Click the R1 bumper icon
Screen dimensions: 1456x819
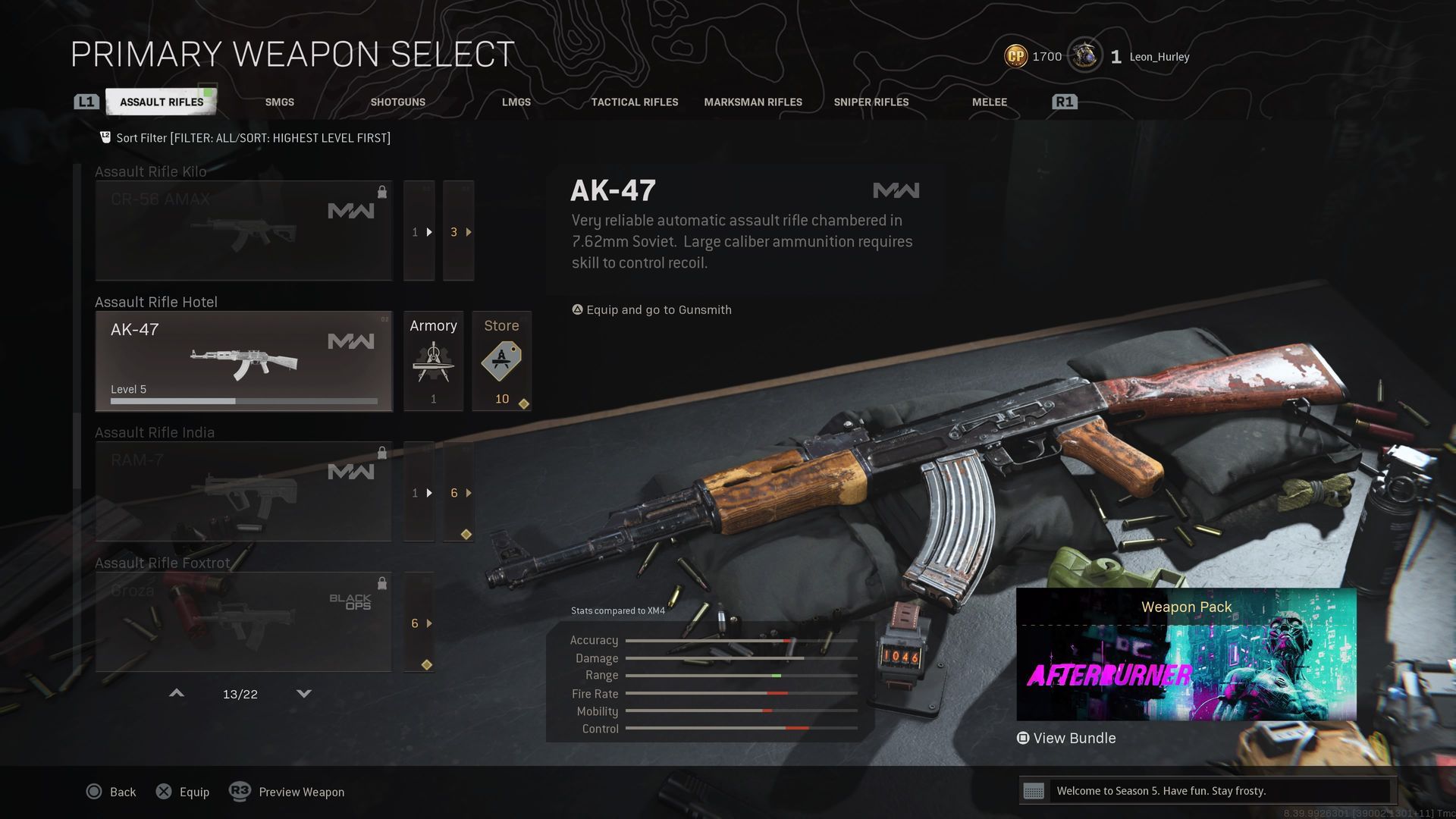[x=1064, y=101]
